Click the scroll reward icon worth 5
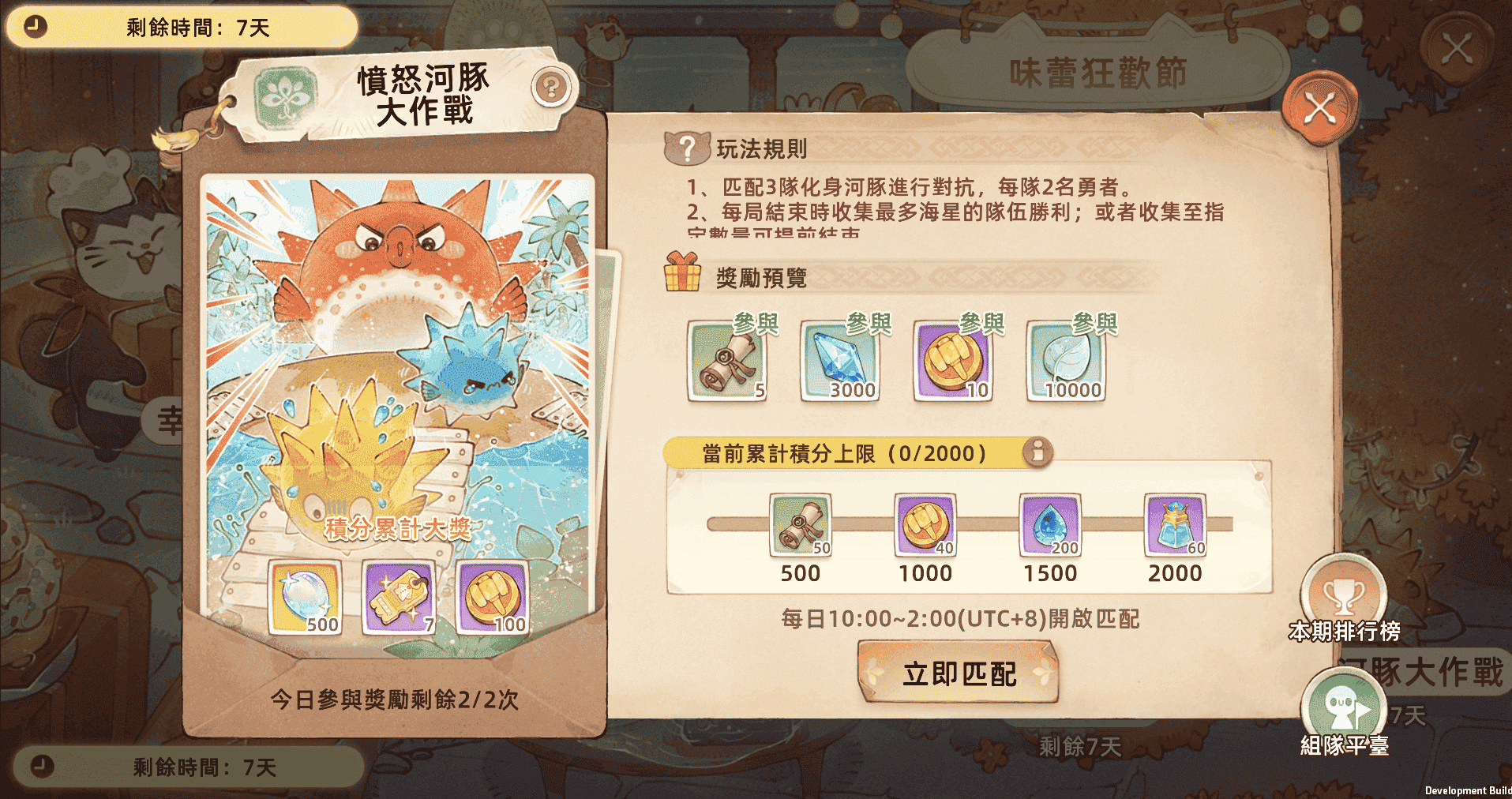1512x799 pixels. click(x=726, y=360)
